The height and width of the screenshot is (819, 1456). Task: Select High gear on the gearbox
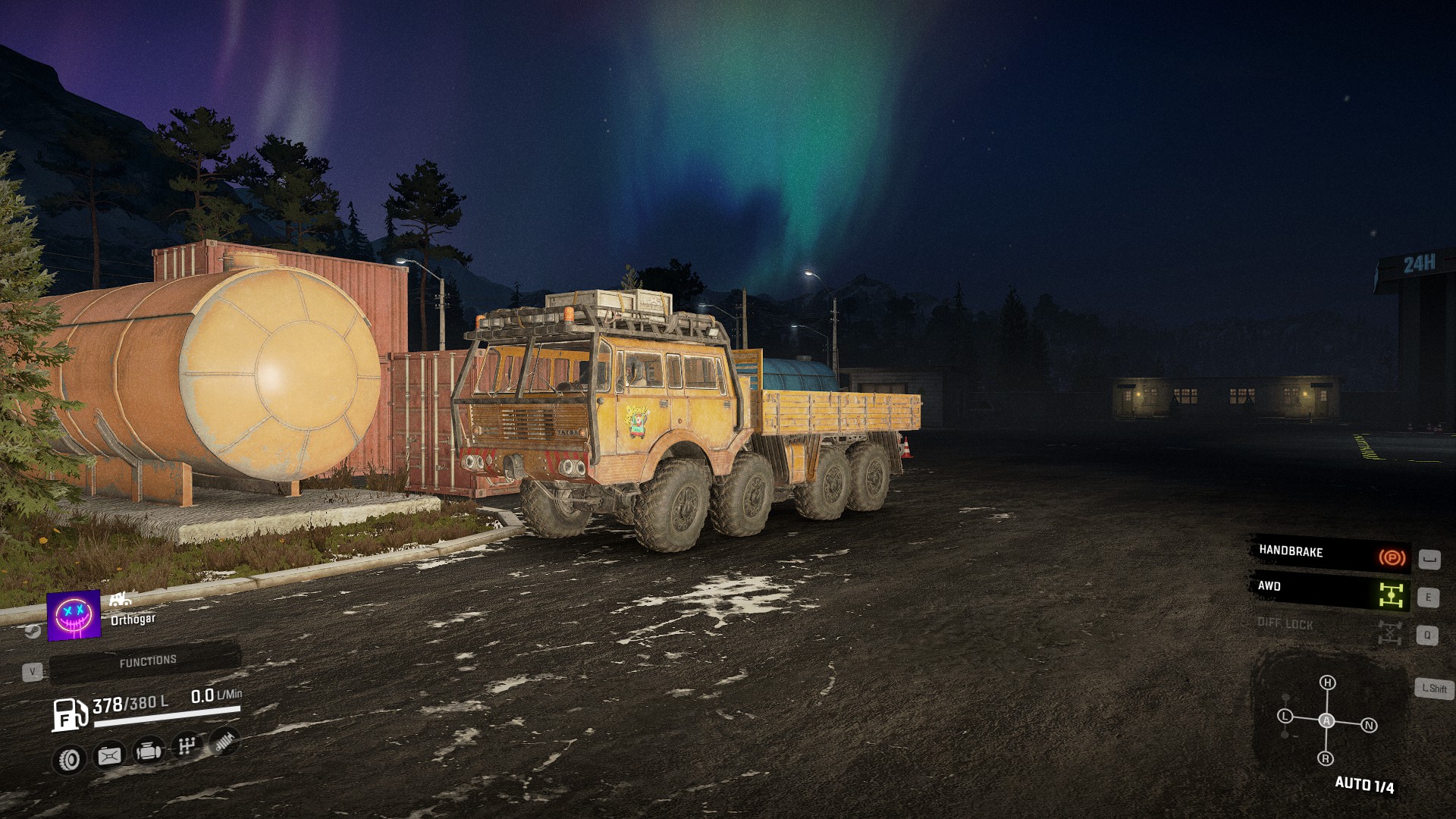pyautogui.click(x=1327, y=682)
